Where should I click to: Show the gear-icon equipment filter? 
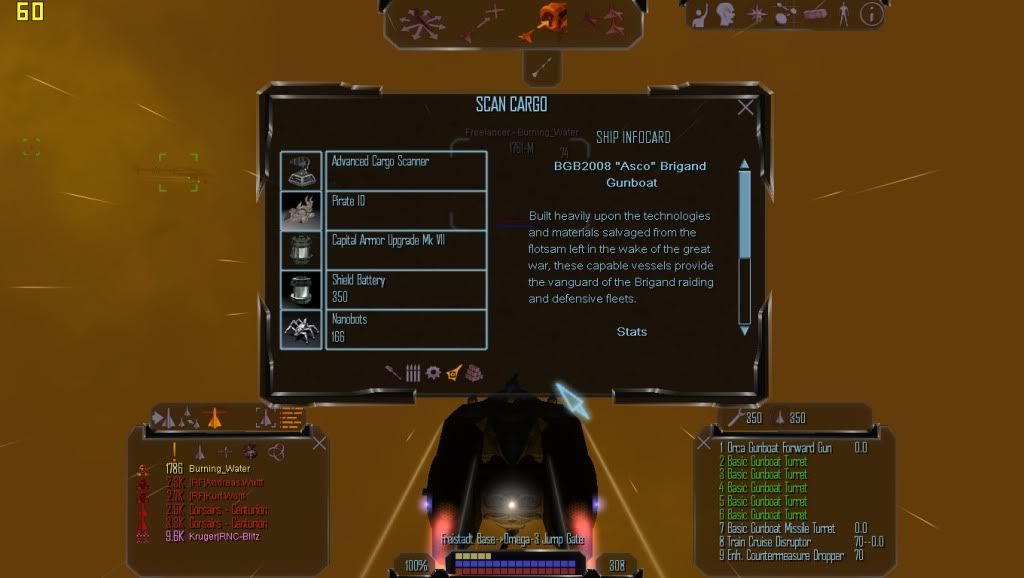433,372
